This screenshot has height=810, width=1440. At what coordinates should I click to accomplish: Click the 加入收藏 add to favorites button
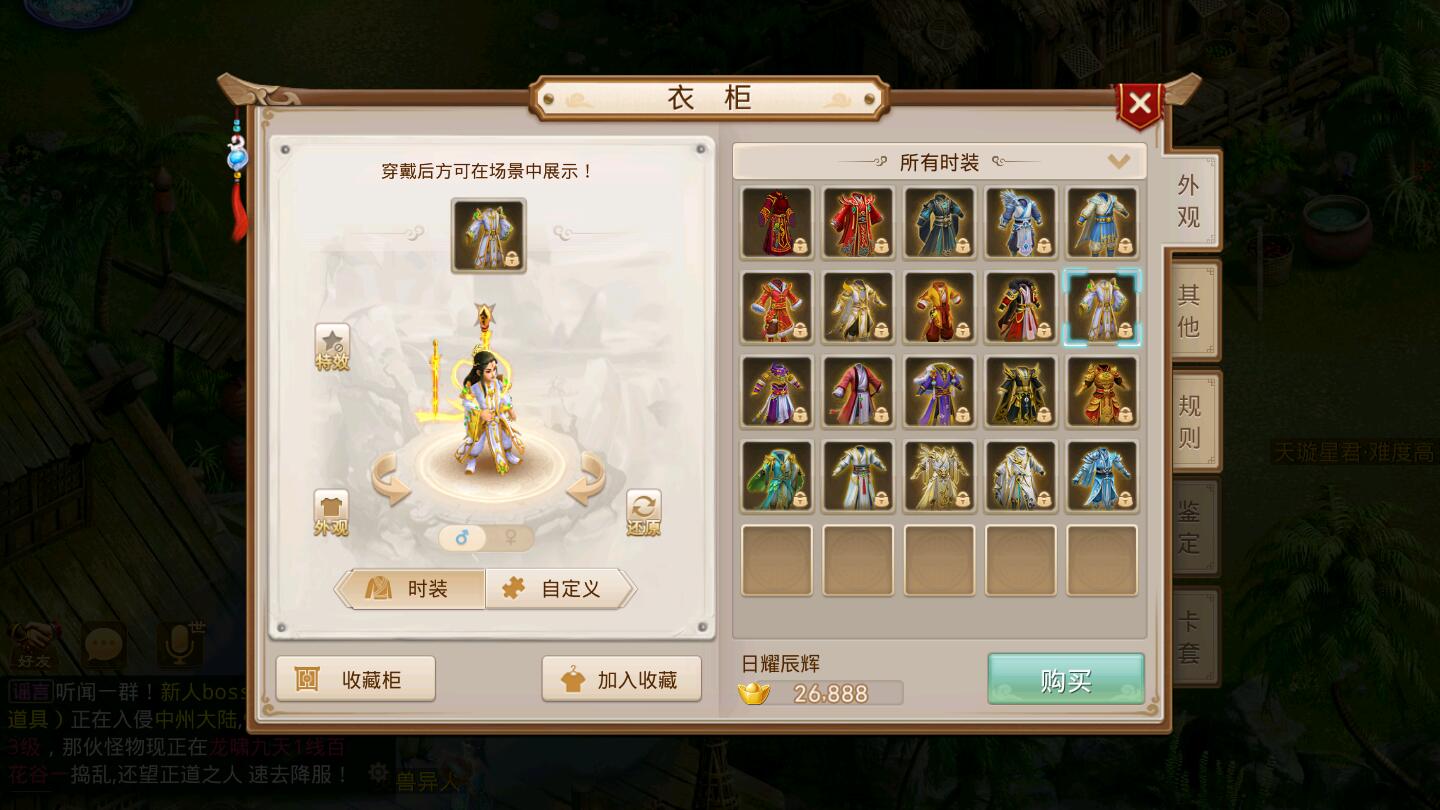tap(621, 679)
